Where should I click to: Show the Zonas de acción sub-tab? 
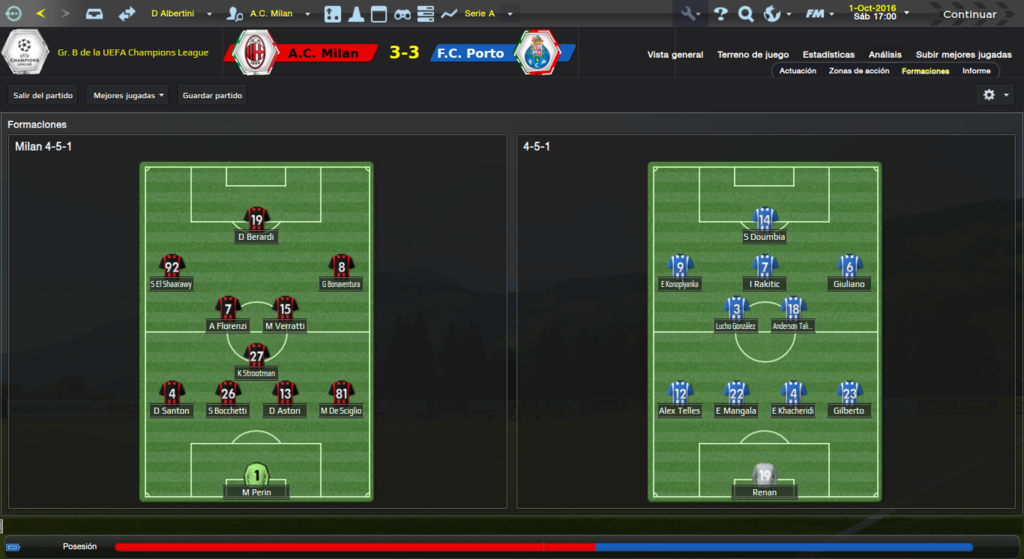tap(859, 71)
